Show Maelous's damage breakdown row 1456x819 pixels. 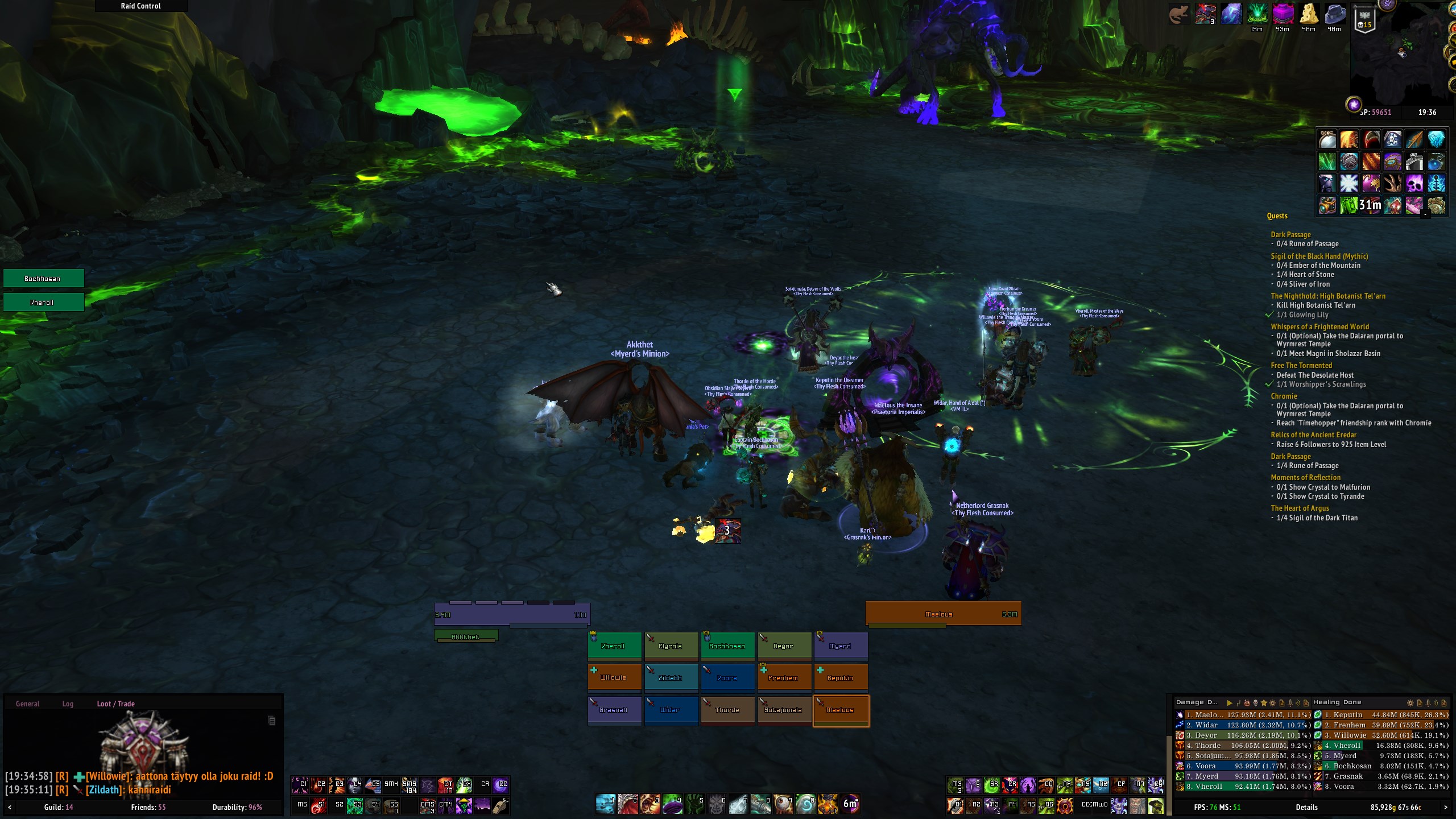pos(1243,715)
